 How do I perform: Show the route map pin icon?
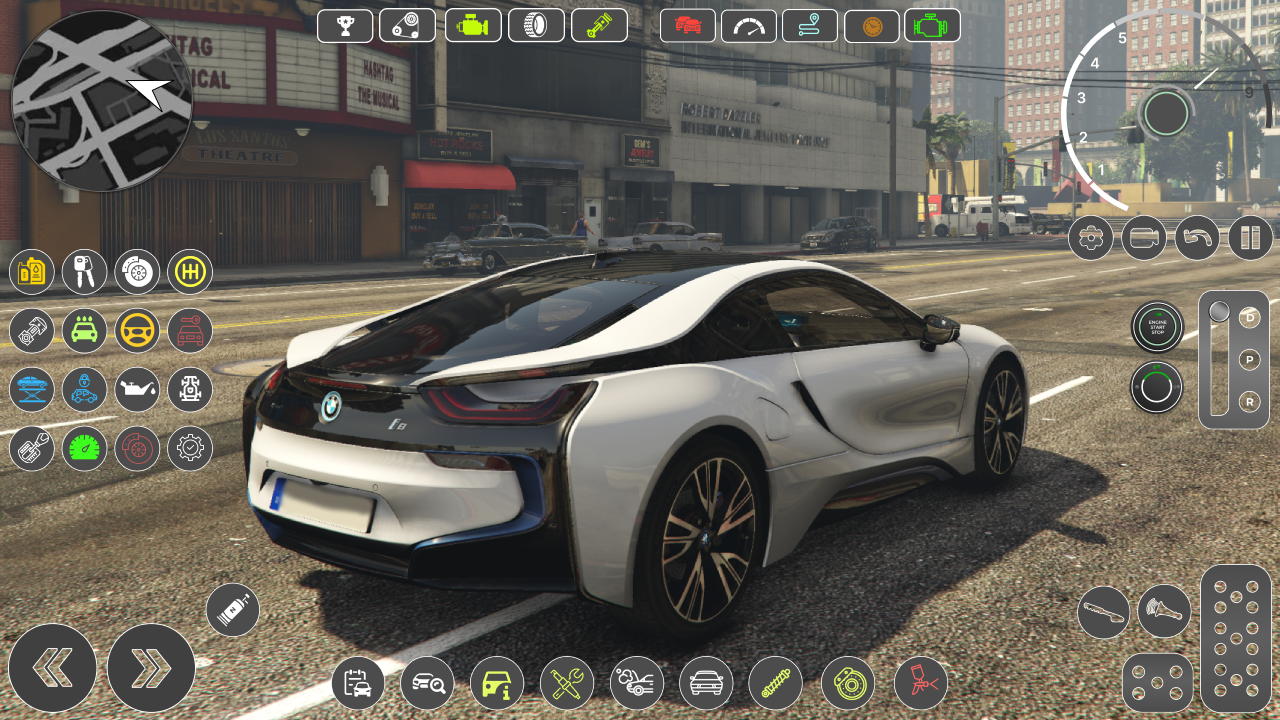[x=809, y=25]
